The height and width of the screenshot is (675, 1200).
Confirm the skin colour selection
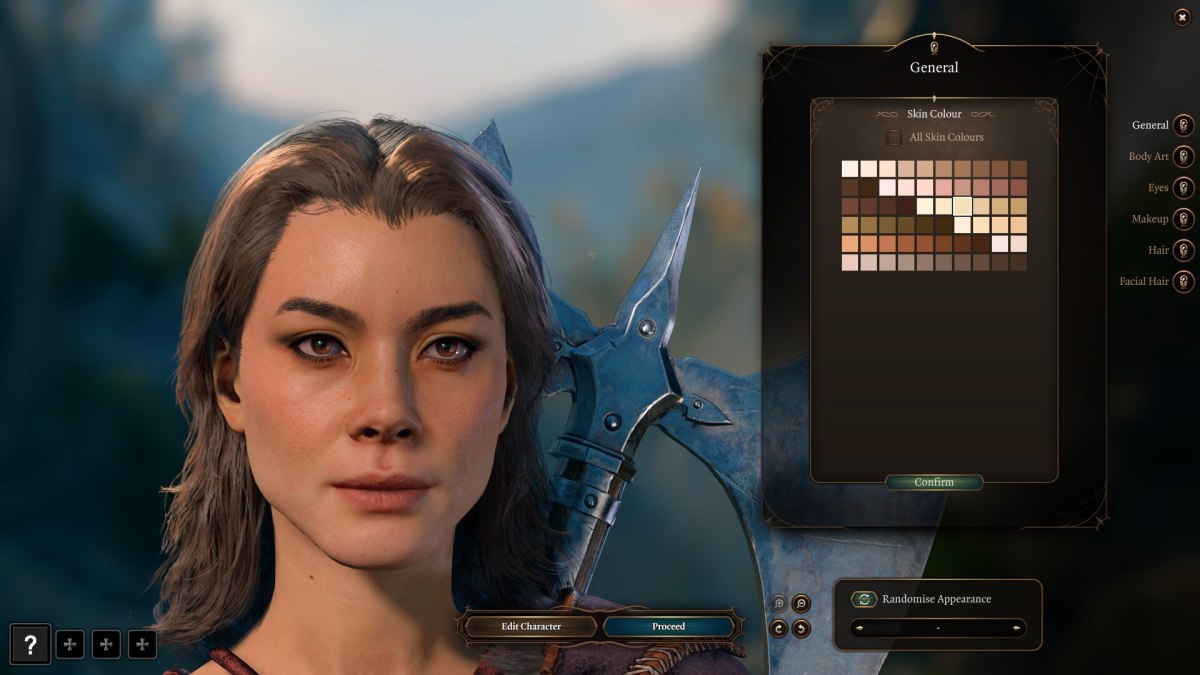coord(934,482)
